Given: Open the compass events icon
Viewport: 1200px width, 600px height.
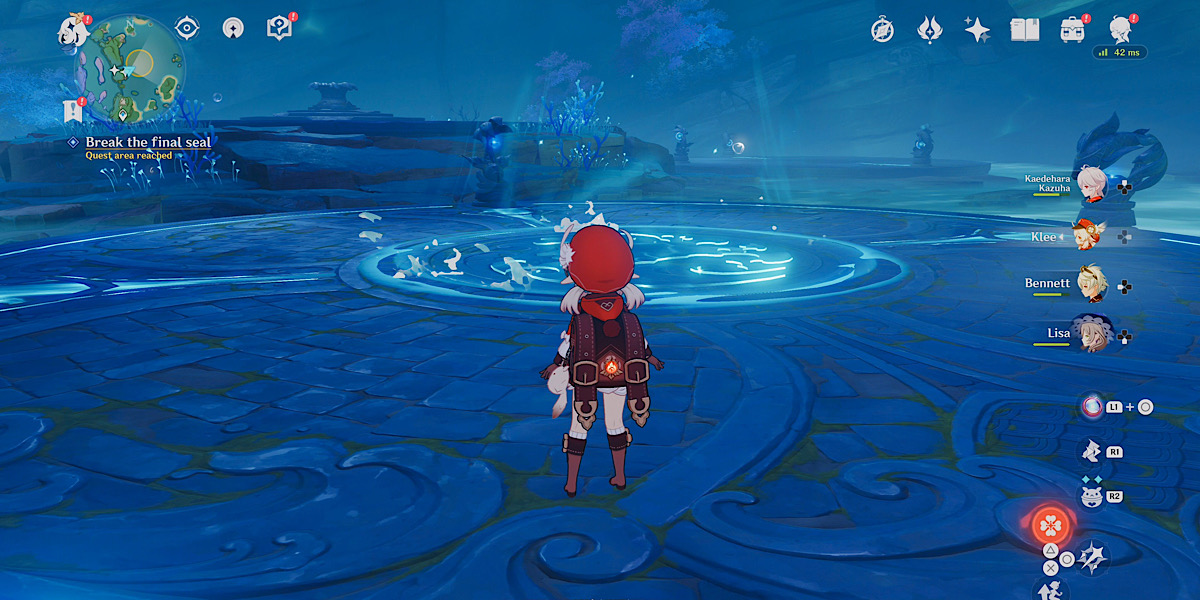Looking at the screenshot, I should 882,30.
